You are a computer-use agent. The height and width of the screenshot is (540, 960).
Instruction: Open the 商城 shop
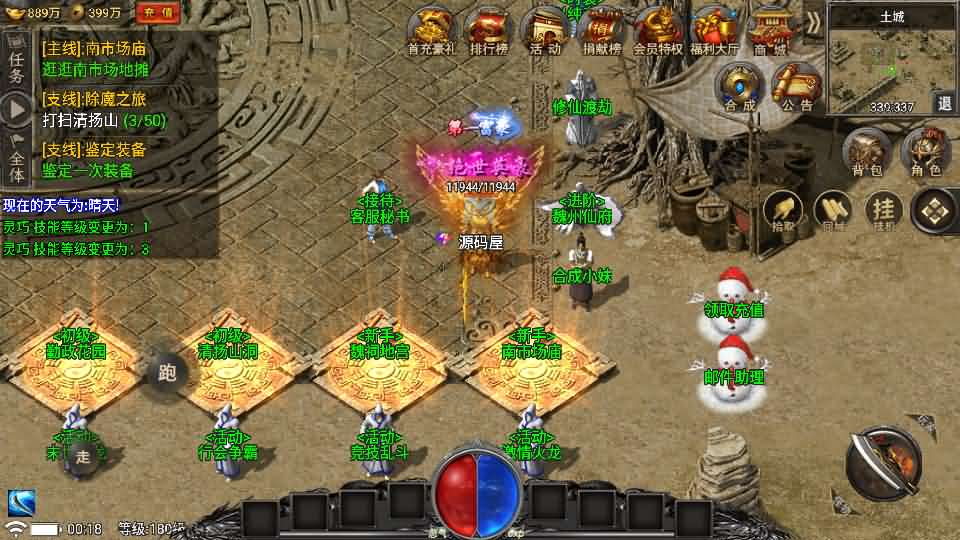[x=770, y=30]
